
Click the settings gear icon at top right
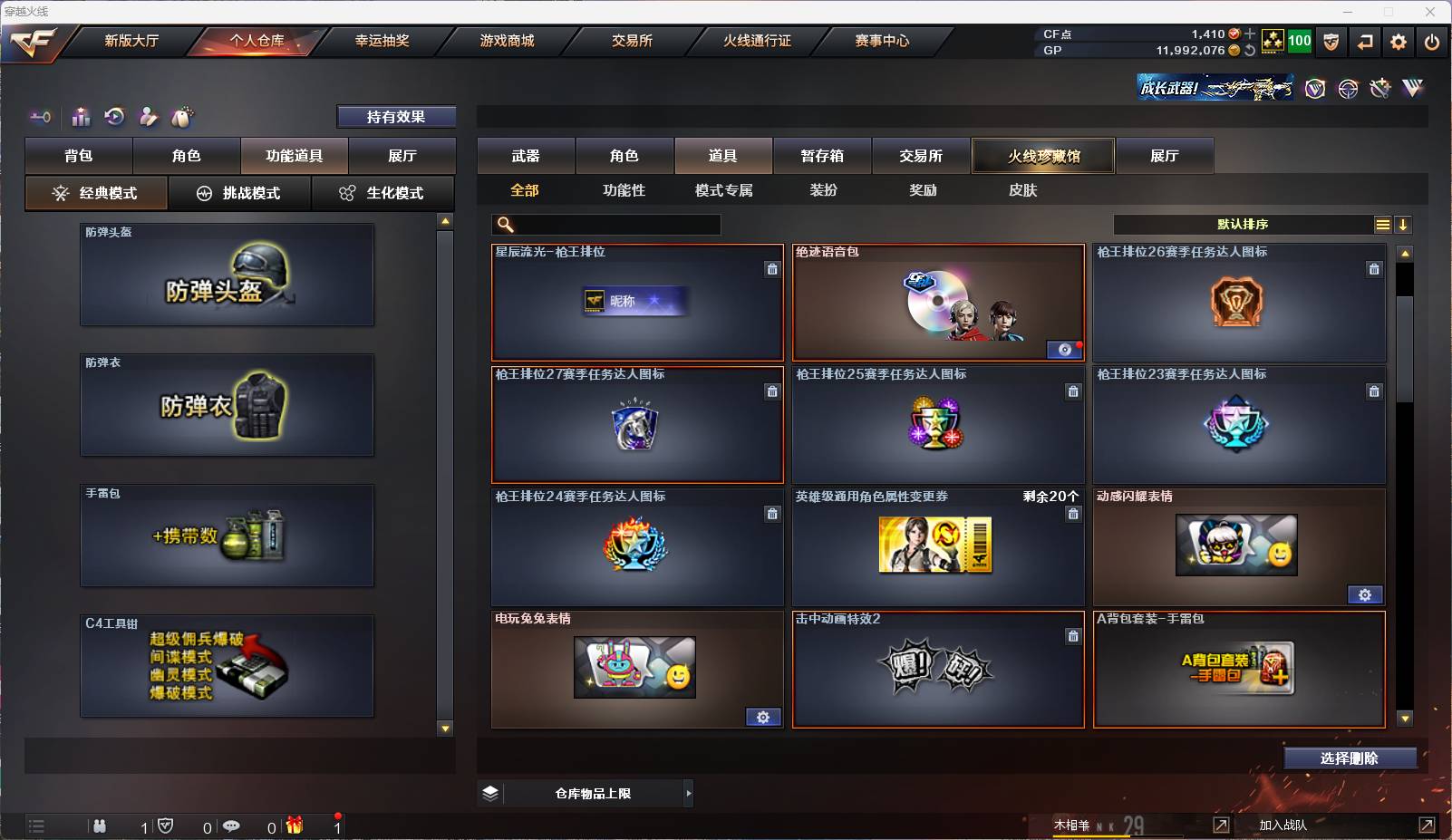(1399, 42)
